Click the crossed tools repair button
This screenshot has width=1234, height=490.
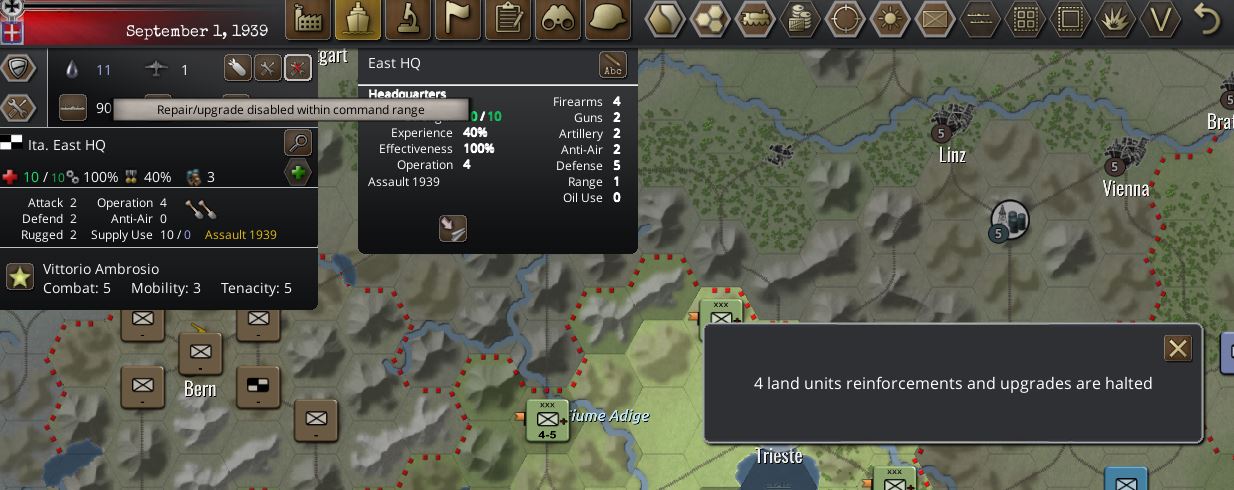267,68
